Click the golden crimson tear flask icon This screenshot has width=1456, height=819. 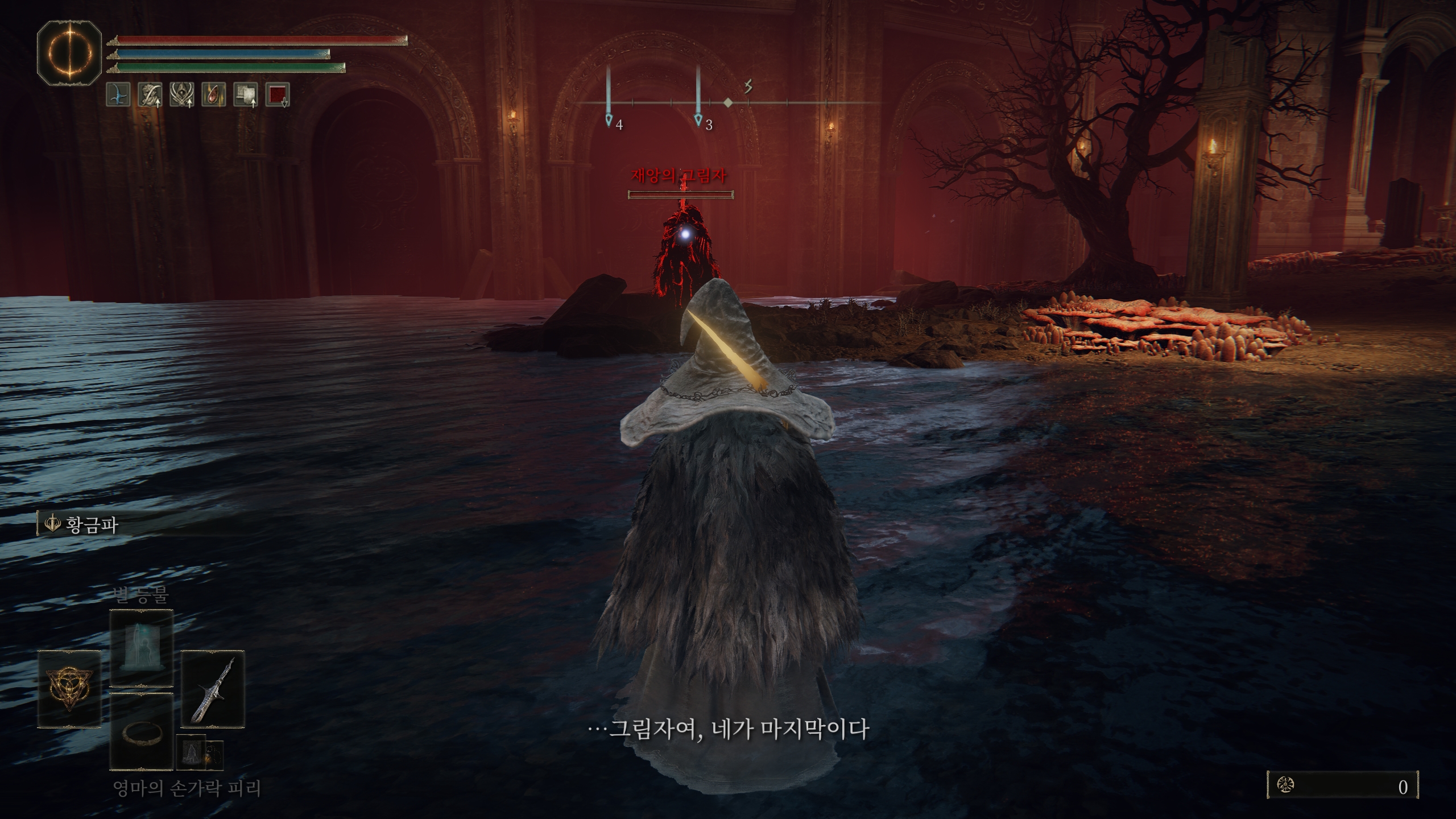[x=214, y=96]
